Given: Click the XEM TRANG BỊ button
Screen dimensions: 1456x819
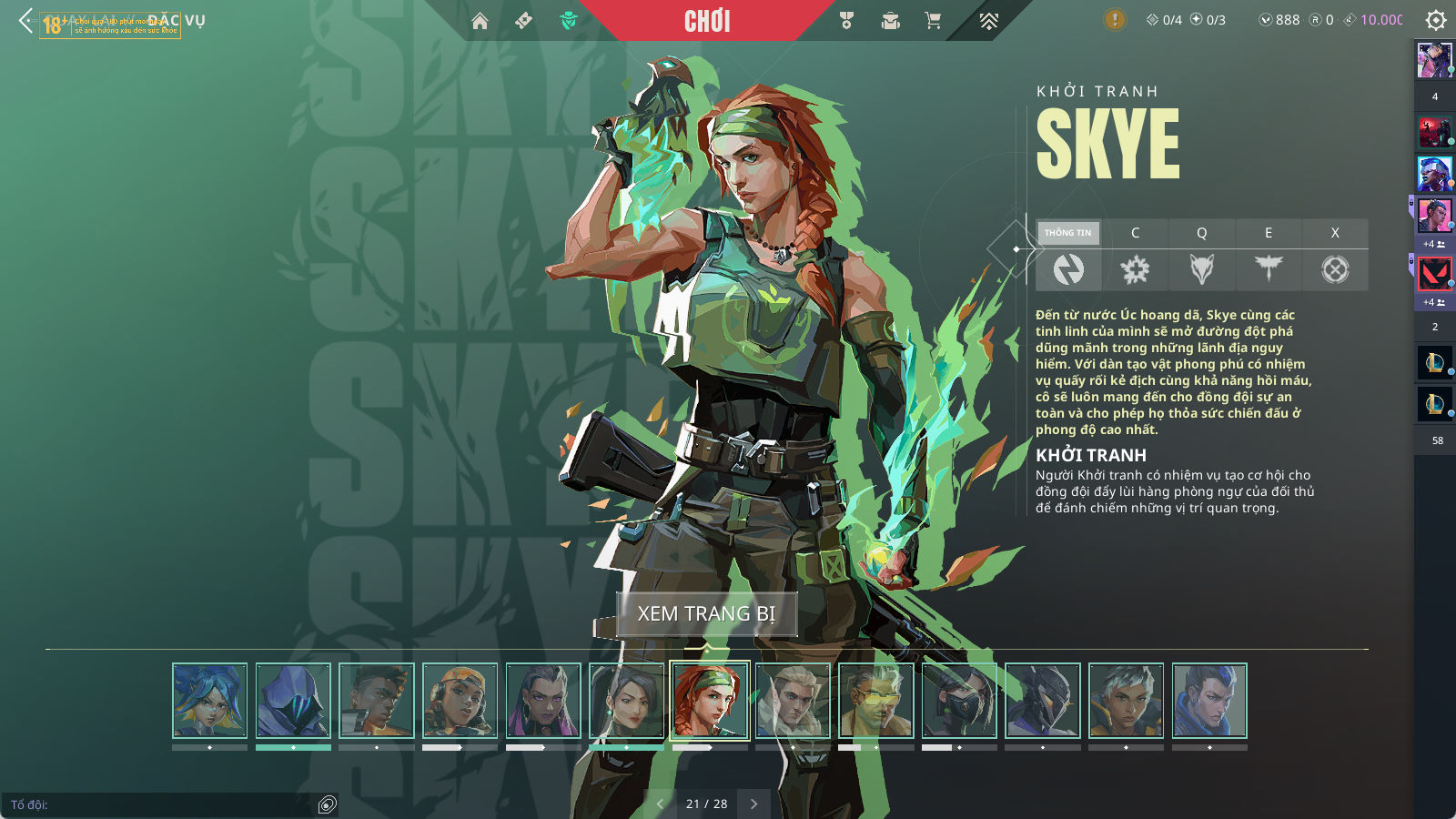Looking at the screenshot, I should (706, 614).
